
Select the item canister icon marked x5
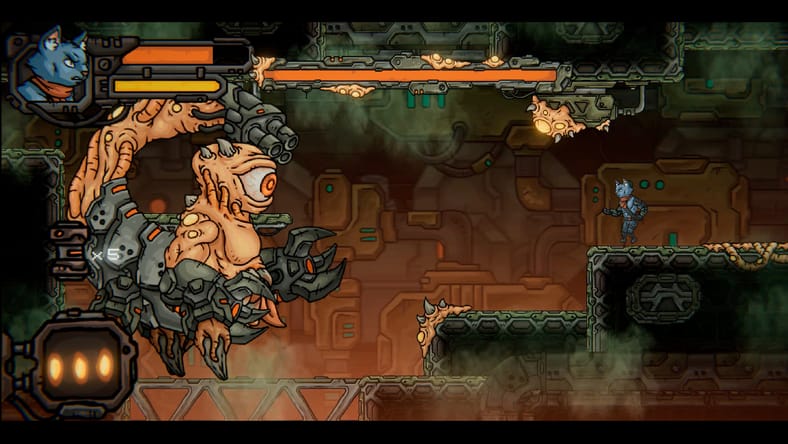[68, 252]
